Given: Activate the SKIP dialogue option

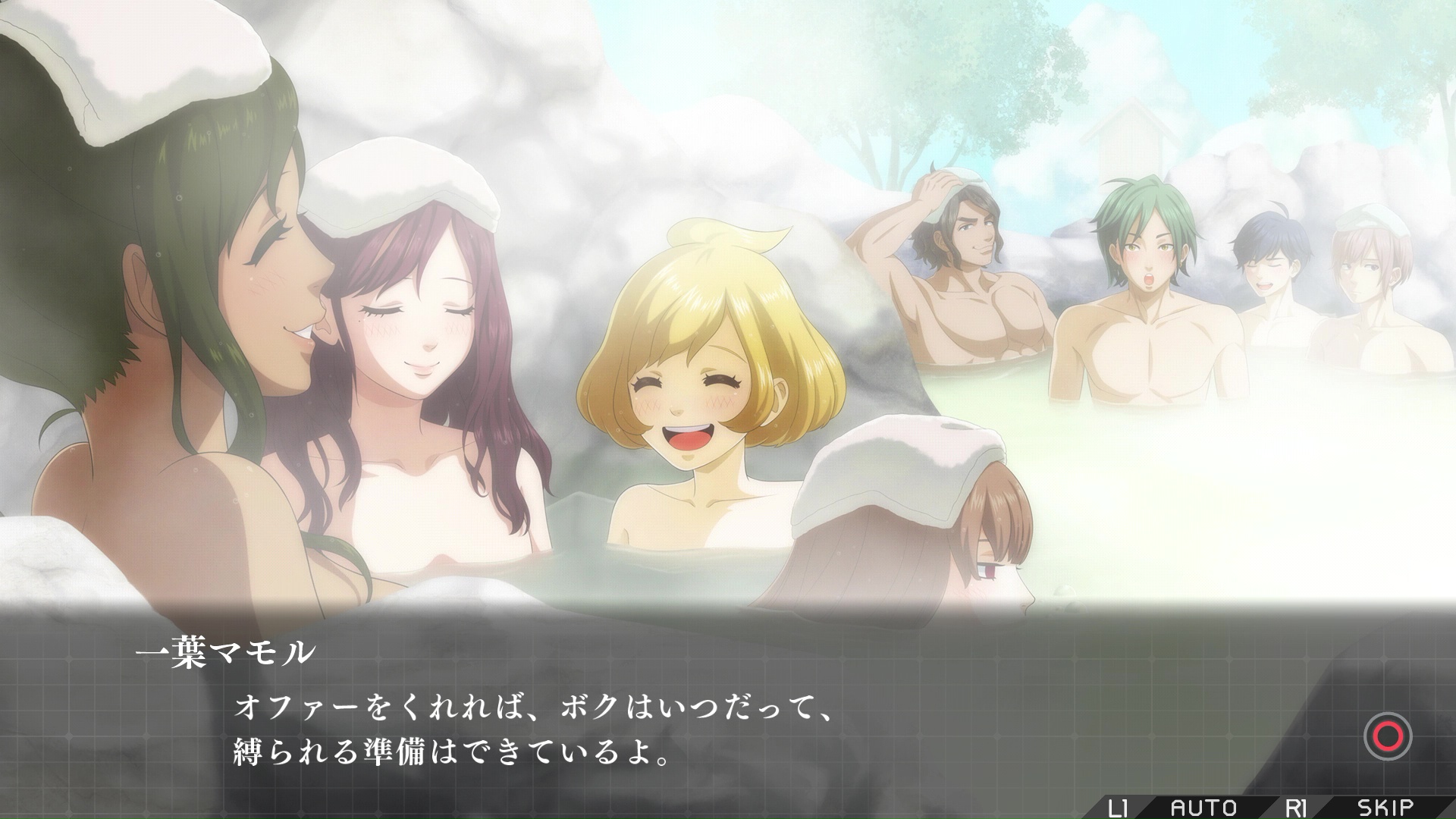Looking at the screenshot, I should pos(1385,807).
